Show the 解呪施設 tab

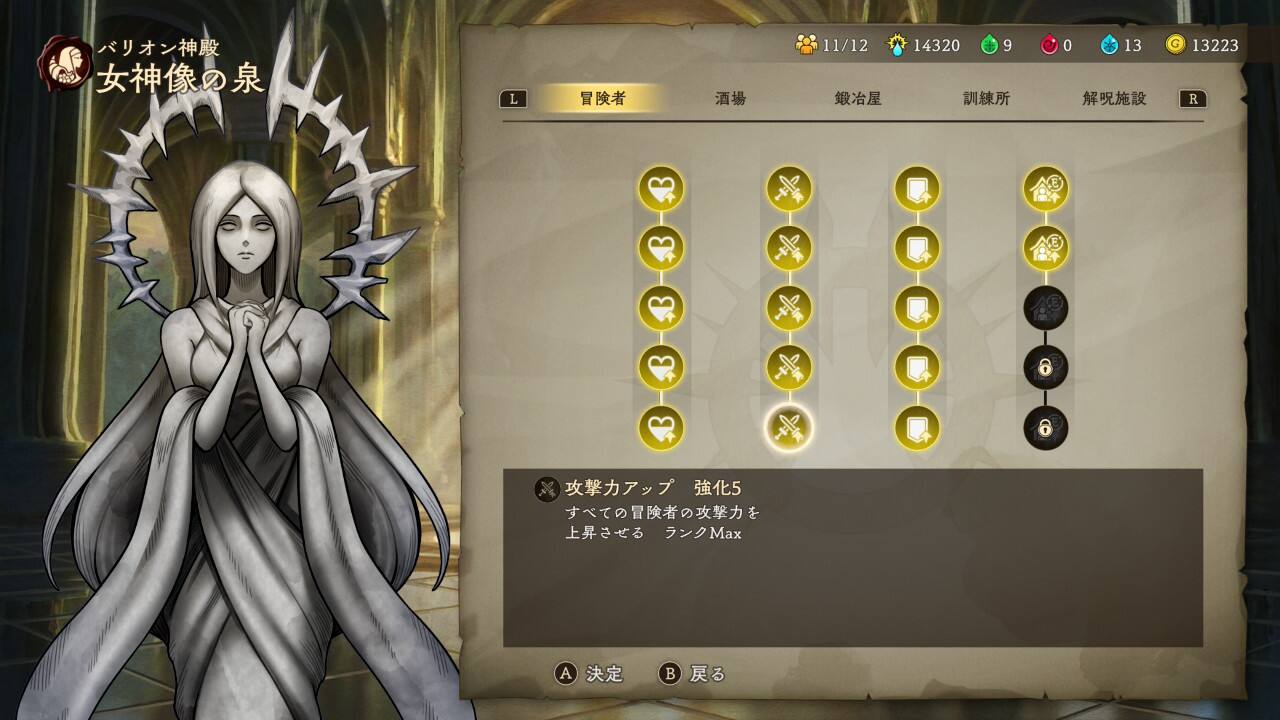click(x=1114, y=99)
